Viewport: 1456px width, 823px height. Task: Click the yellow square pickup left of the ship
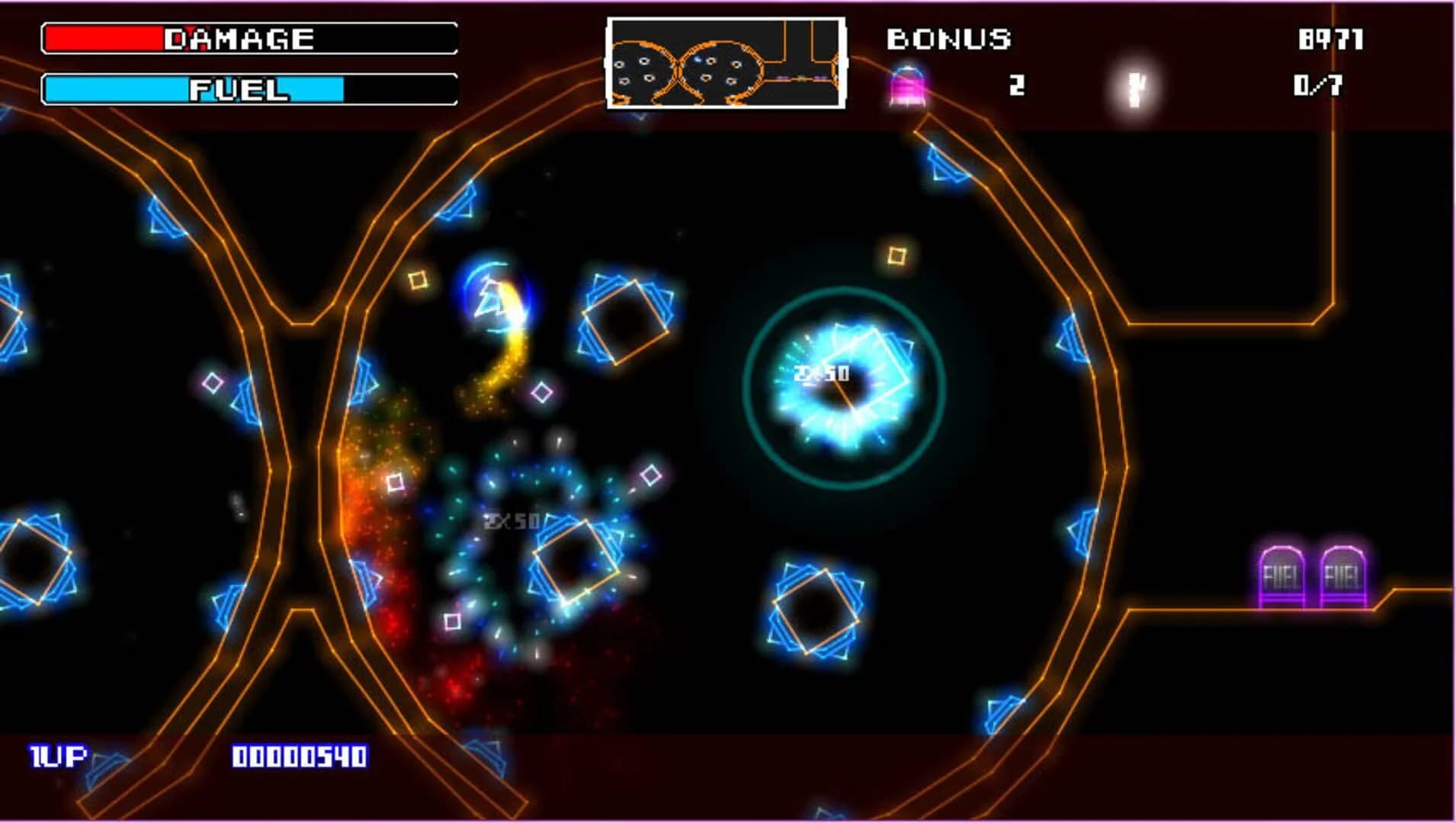click(x=419, y=282)
